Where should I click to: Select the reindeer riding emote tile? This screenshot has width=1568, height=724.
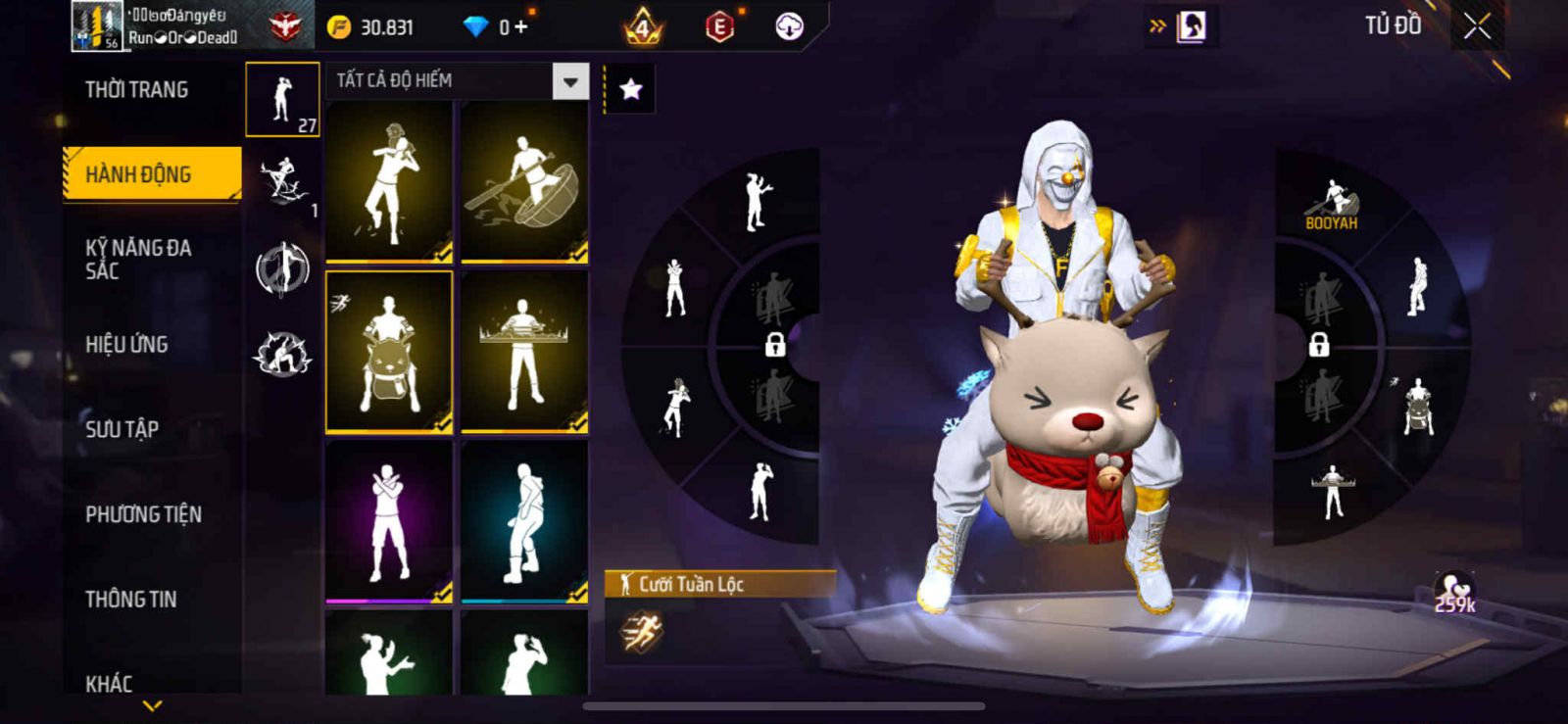coord(389,352)
